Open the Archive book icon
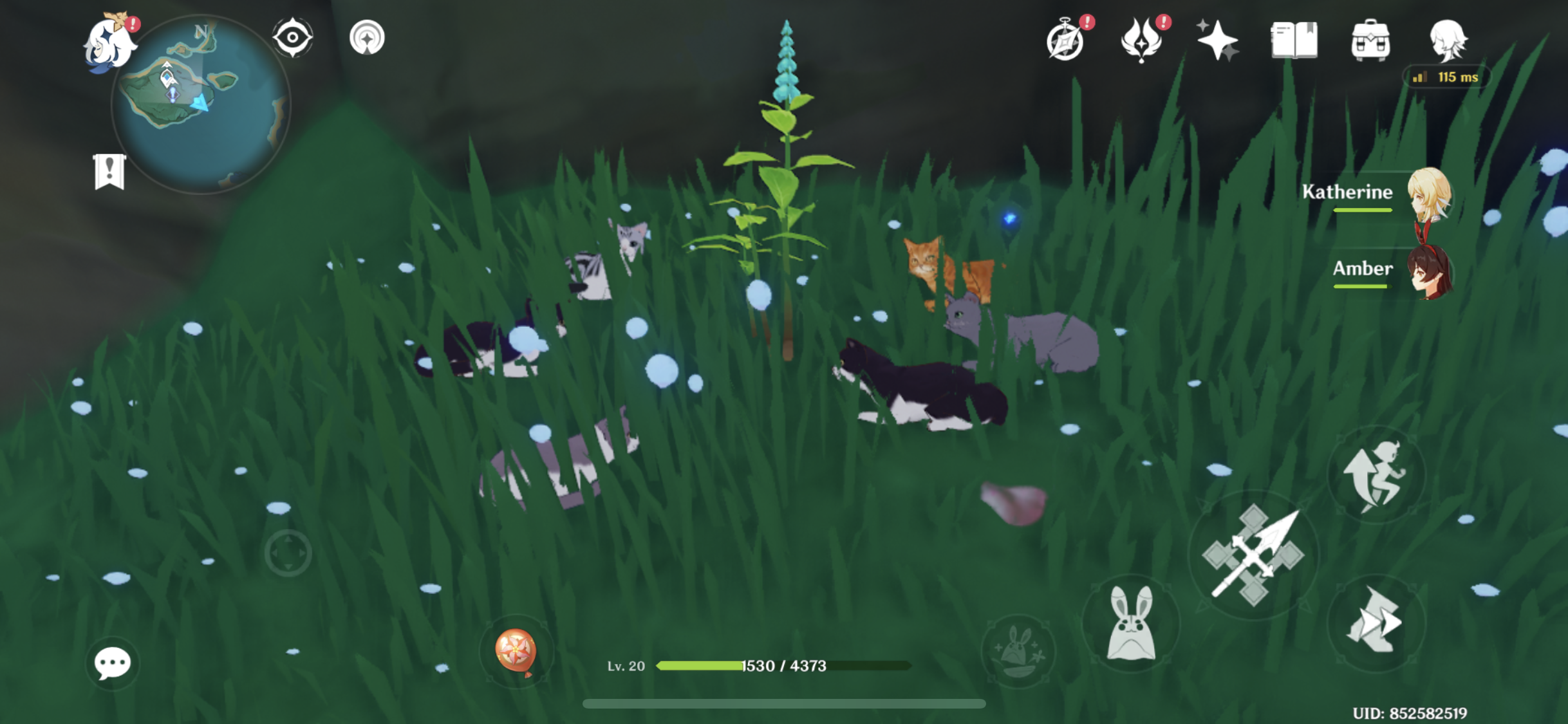This screenshot has height=724, width=1568. [x=1294, y=40]
